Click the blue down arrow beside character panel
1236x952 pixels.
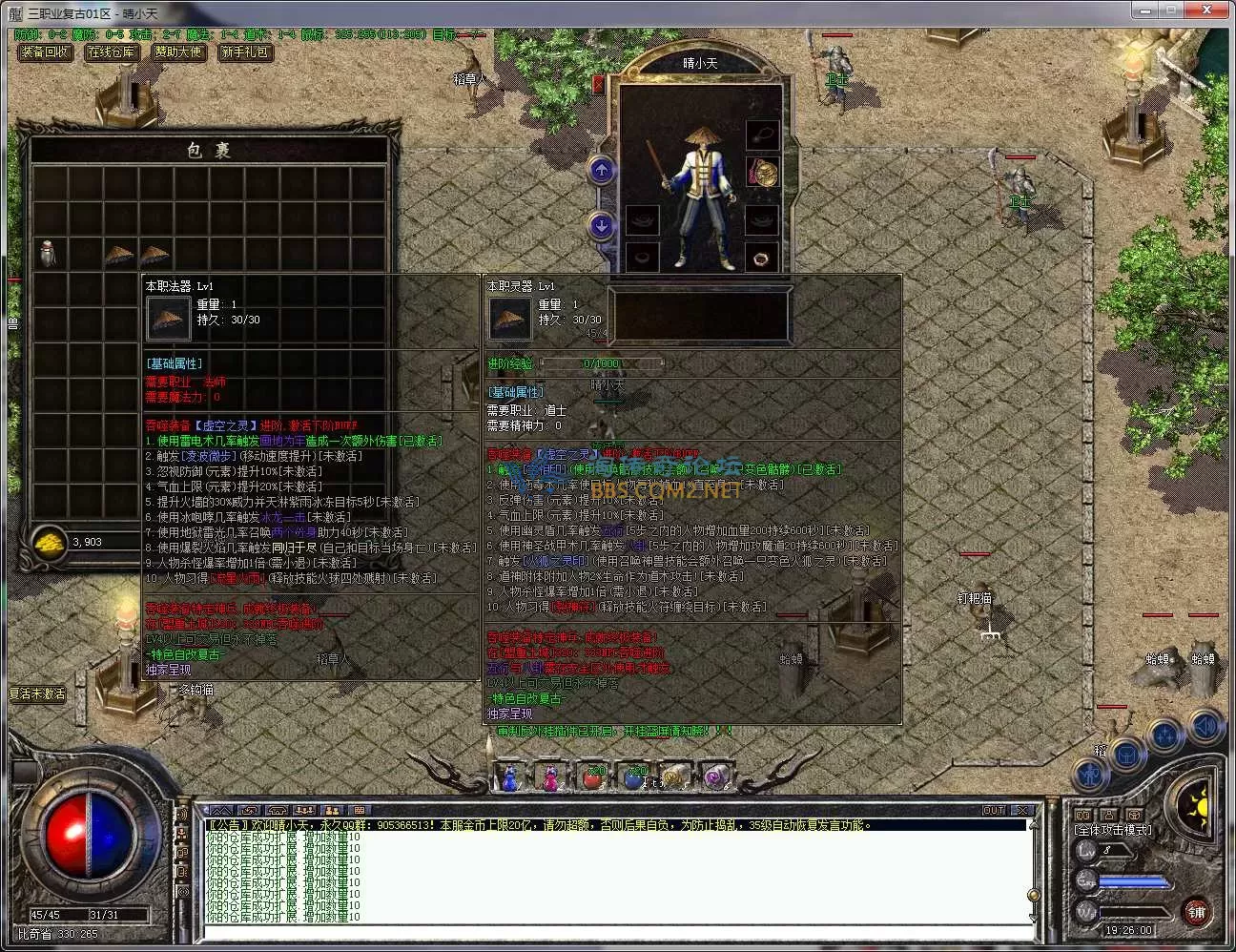click(x=601, y=226)
